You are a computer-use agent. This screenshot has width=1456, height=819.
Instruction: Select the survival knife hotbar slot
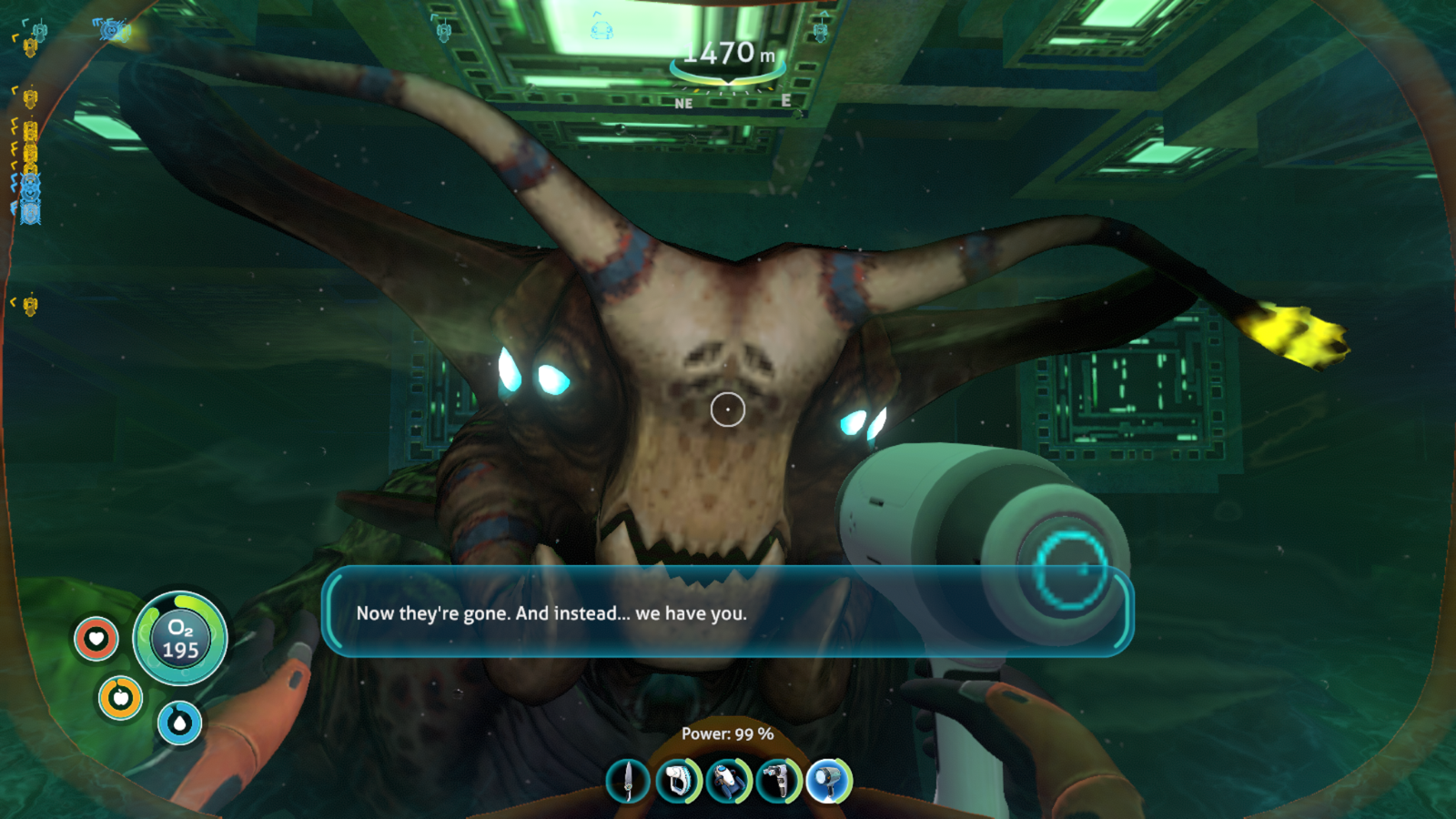point(628,781)
